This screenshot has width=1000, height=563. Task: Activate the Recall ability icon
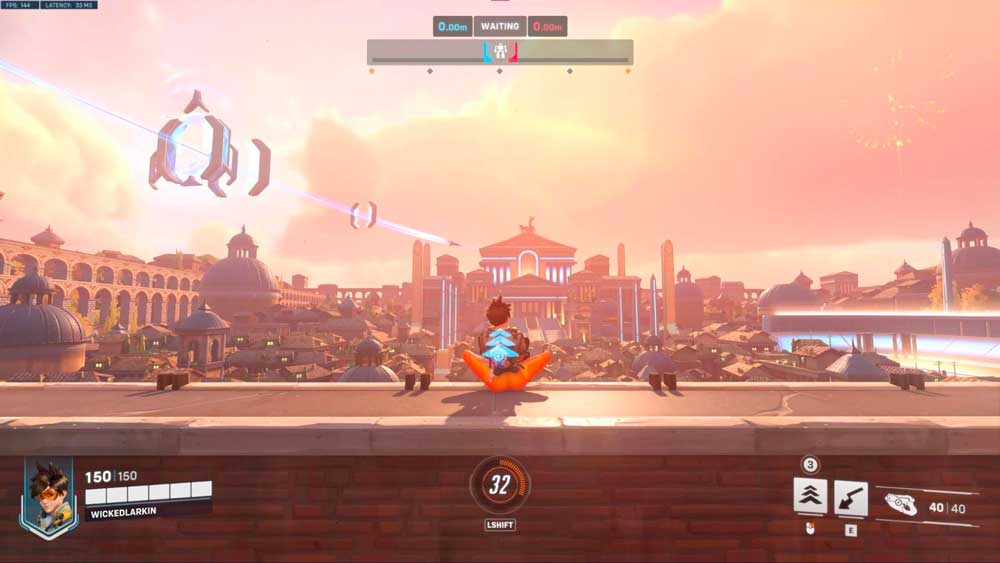coord(851,497)
